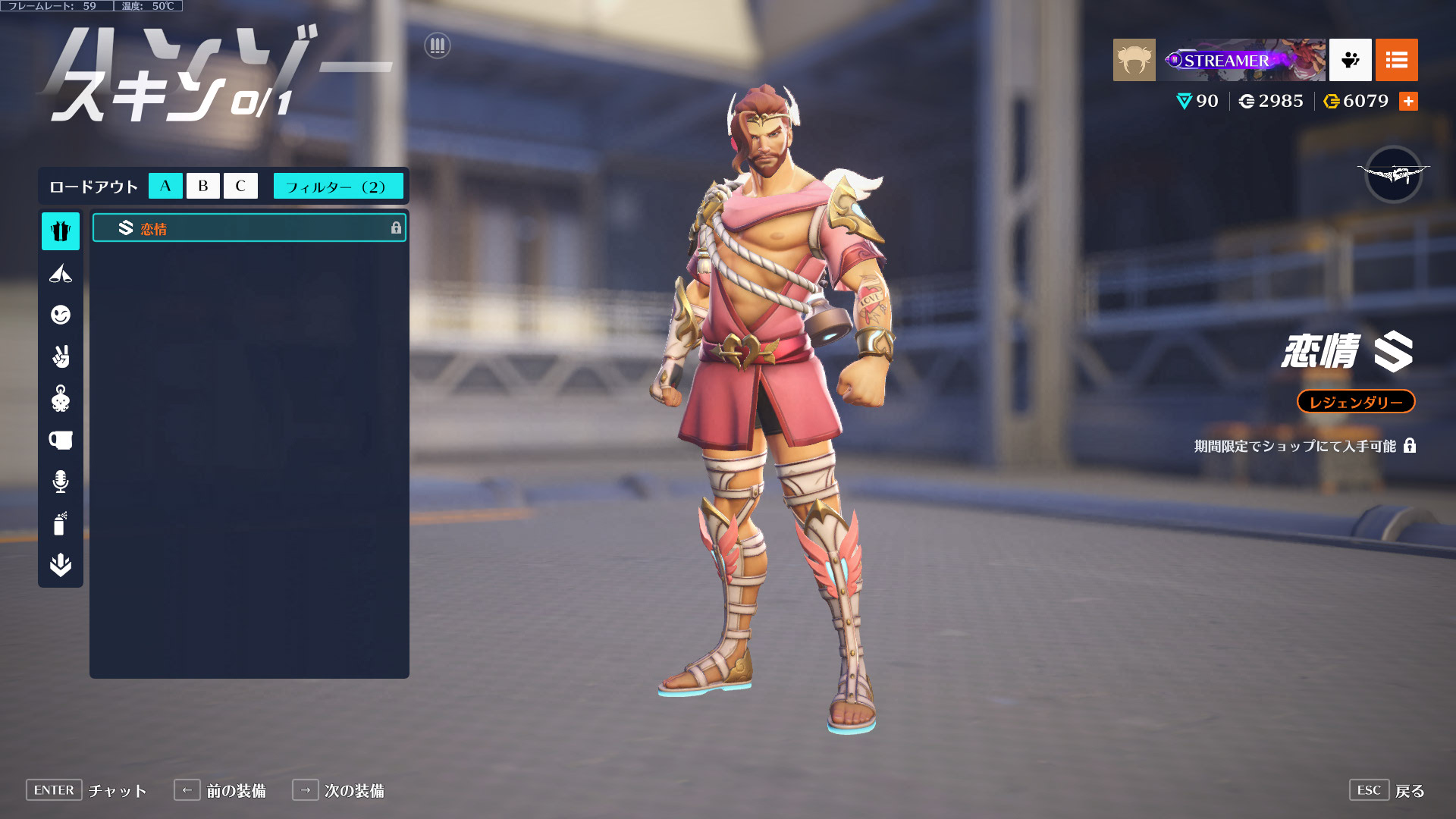
Task: Select the 恋情 skin row
Action: [x=249, y=228]
